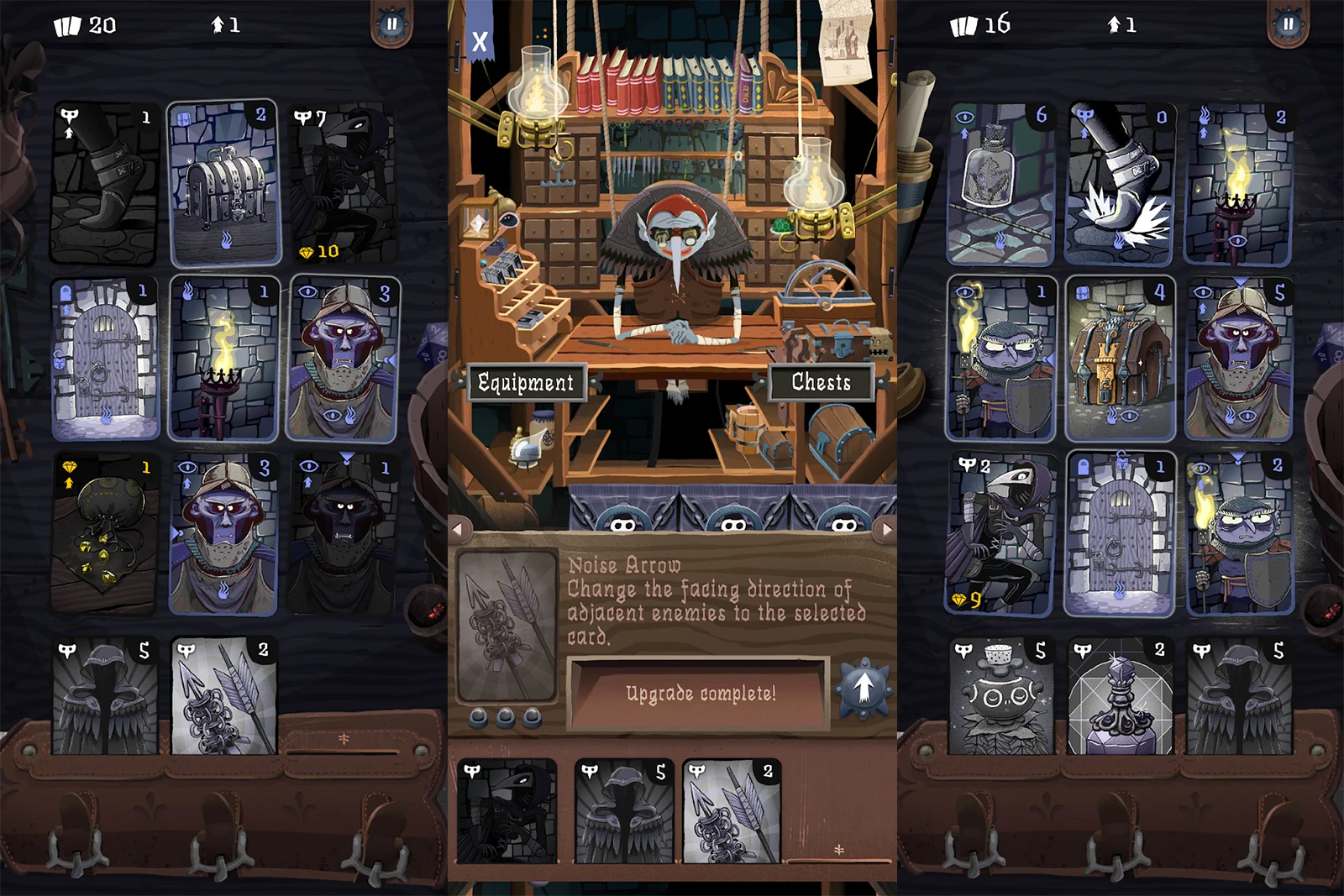Select the silver treasure chest card valued 2
The height and width of the screenshot is (896, 1344).
(x=224, y=184)
